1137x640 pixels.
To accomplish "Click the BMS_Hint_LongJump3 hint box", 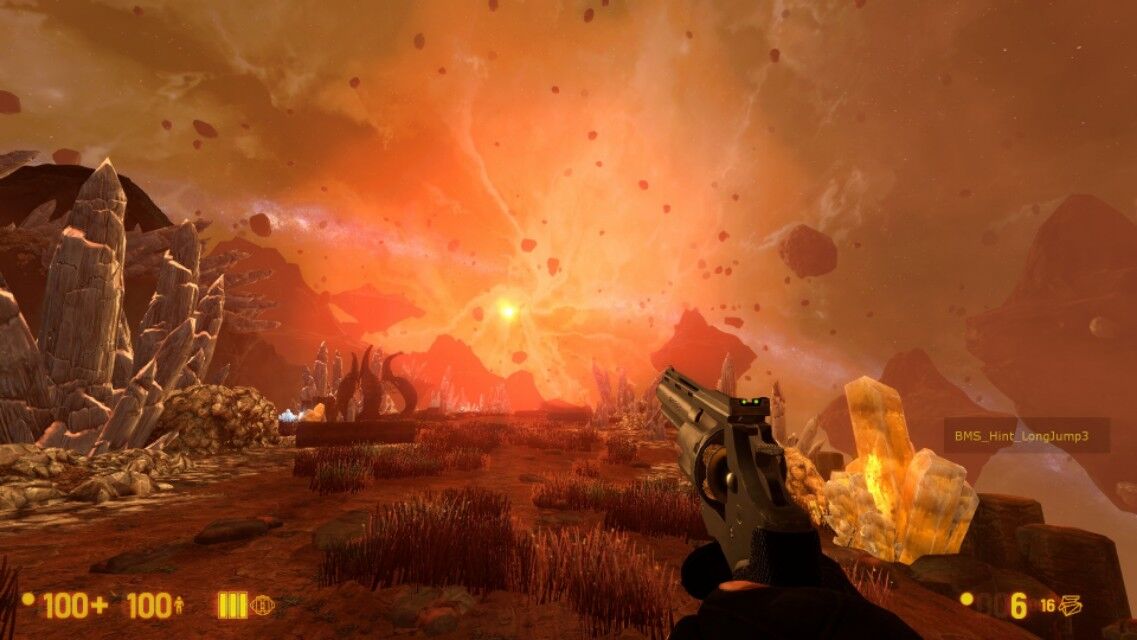I will [1026, 435].
